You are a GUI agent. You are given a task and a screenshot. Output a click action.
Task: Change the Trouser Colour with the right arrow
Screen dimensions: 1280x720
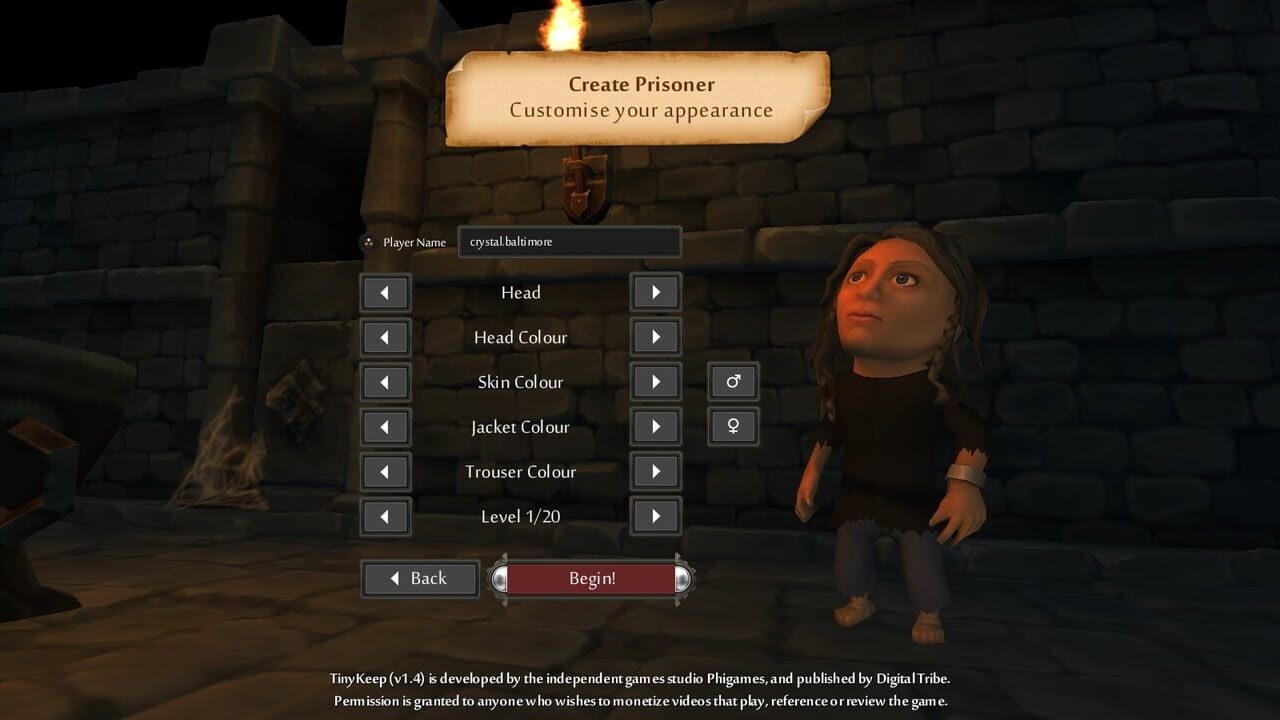(x=655, y=471)
